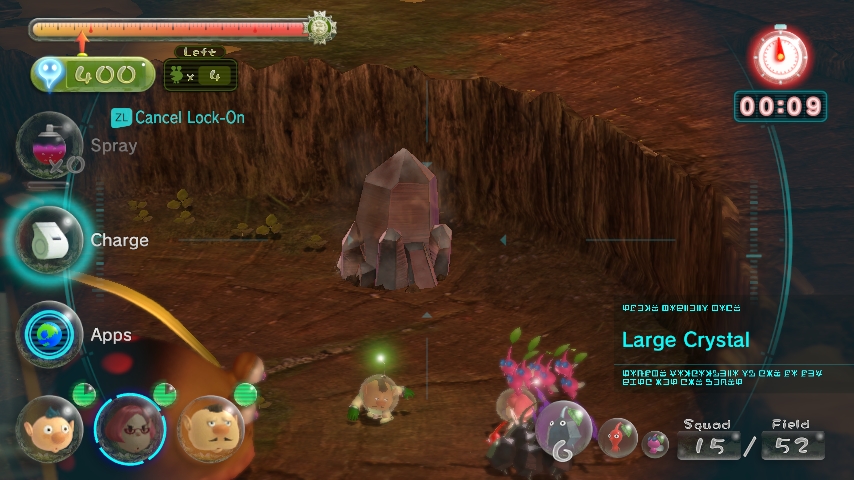Select the Spray bottle bubble
The image size is (854, 480).
point(49,145)
